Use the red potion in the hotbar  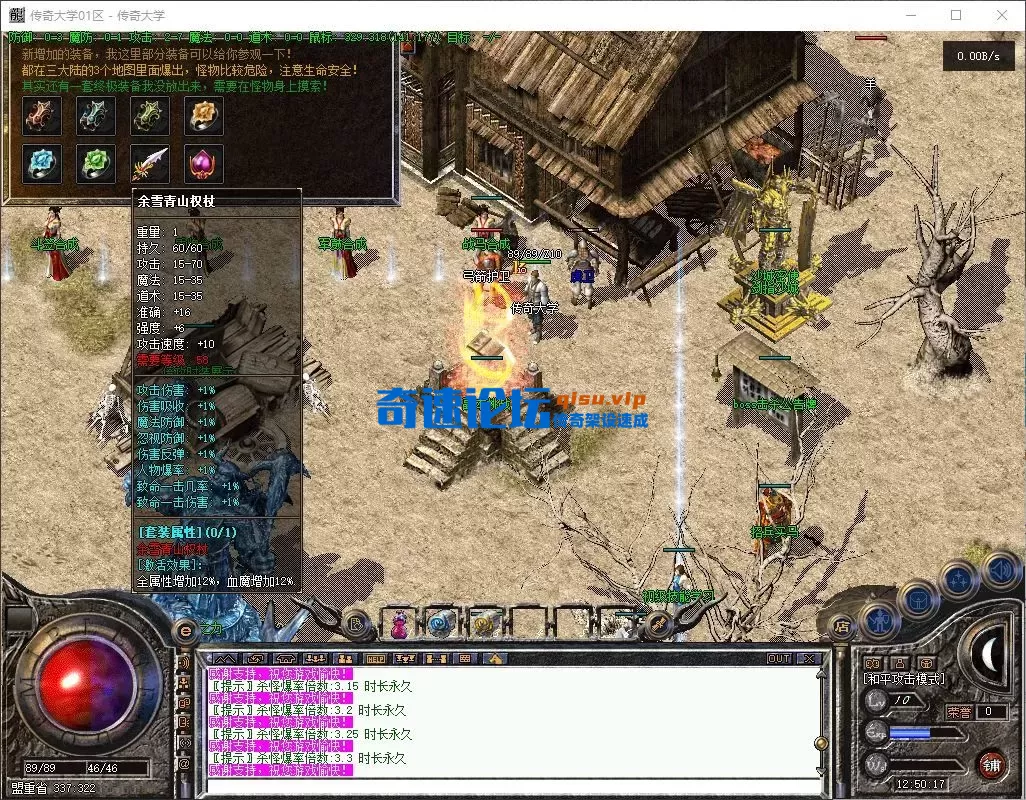click(x=399, y=624)
